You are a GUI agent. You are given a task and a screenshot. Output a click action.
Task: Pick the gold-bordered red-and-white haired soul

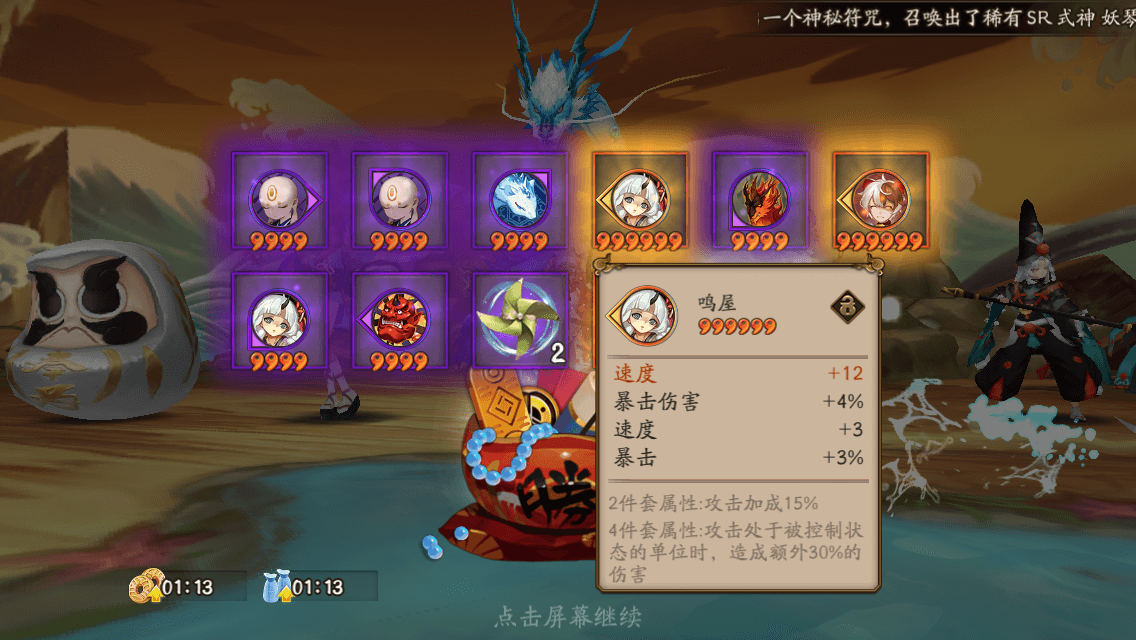[881, 201]
